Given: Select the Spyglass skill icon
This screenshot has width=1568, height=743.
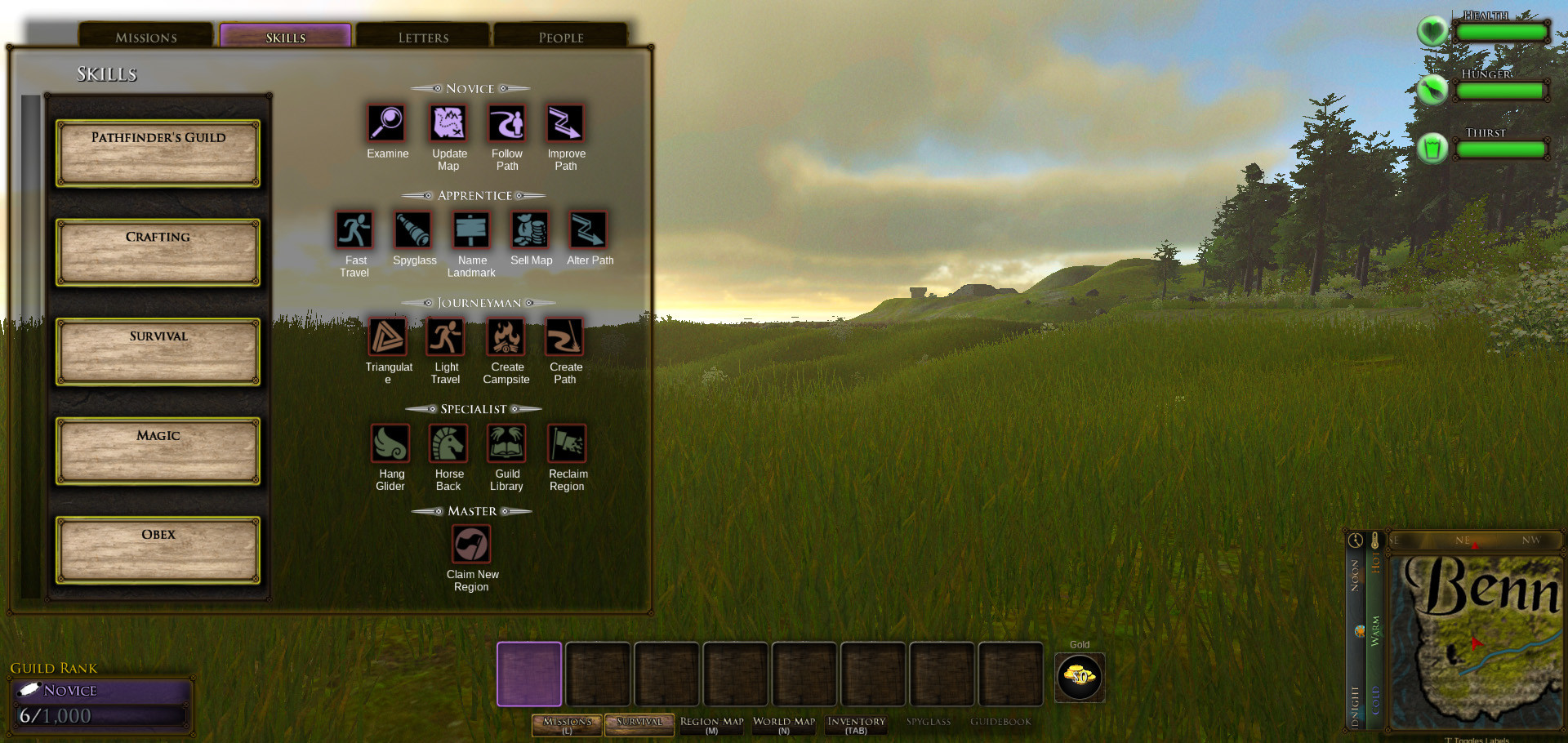Looking at the screenshot, I should click(x=413, y=230).
